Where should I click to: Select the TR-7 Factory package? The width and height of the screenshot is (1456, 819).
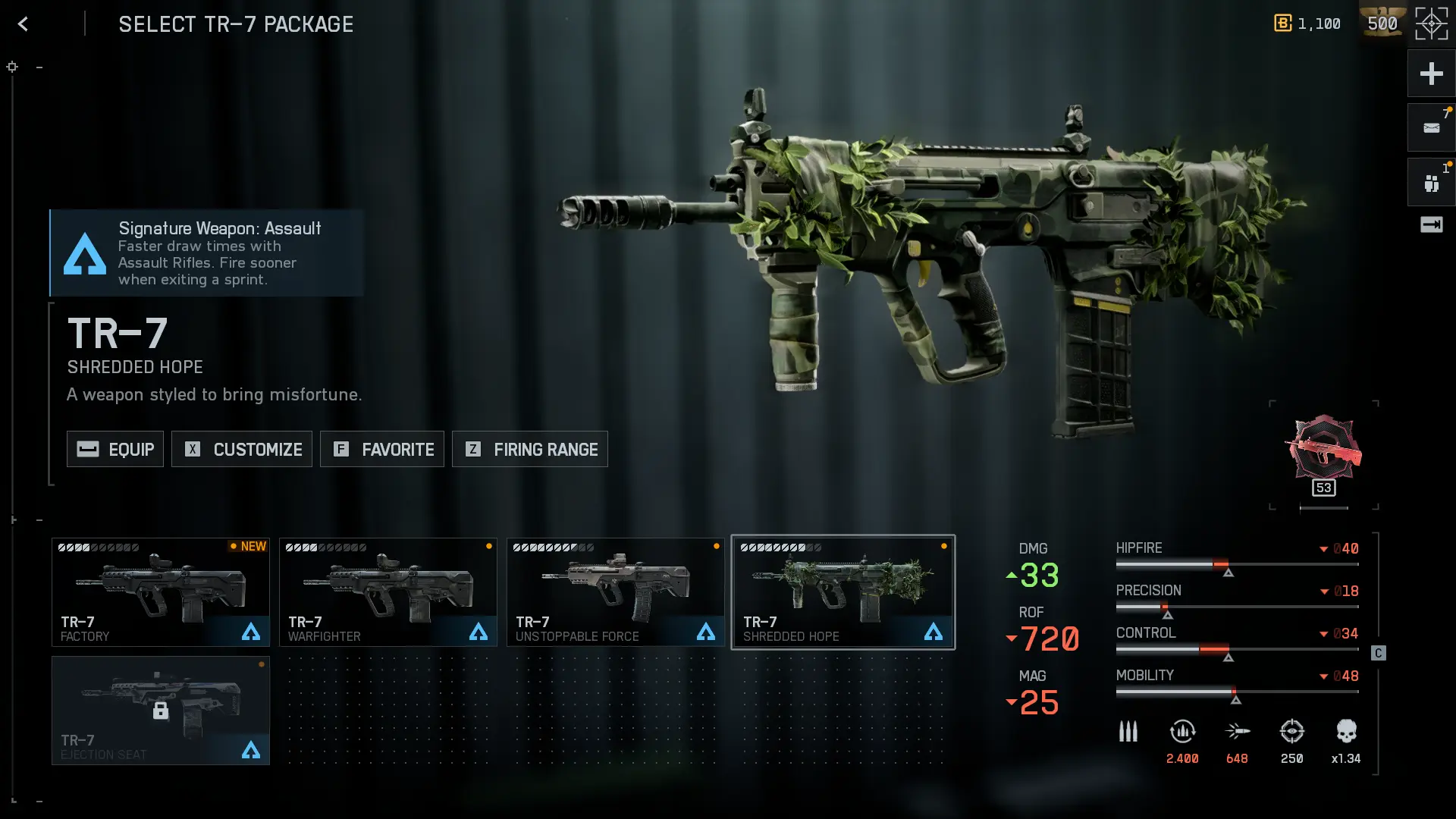pos(161,592)
